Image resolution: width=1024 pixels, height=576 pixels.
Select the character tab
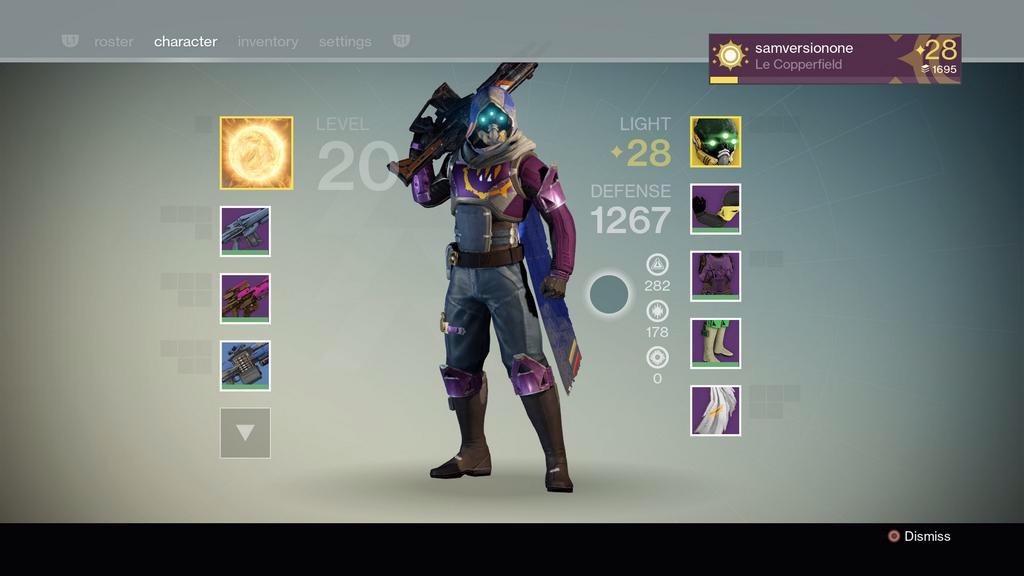point(185,42)
